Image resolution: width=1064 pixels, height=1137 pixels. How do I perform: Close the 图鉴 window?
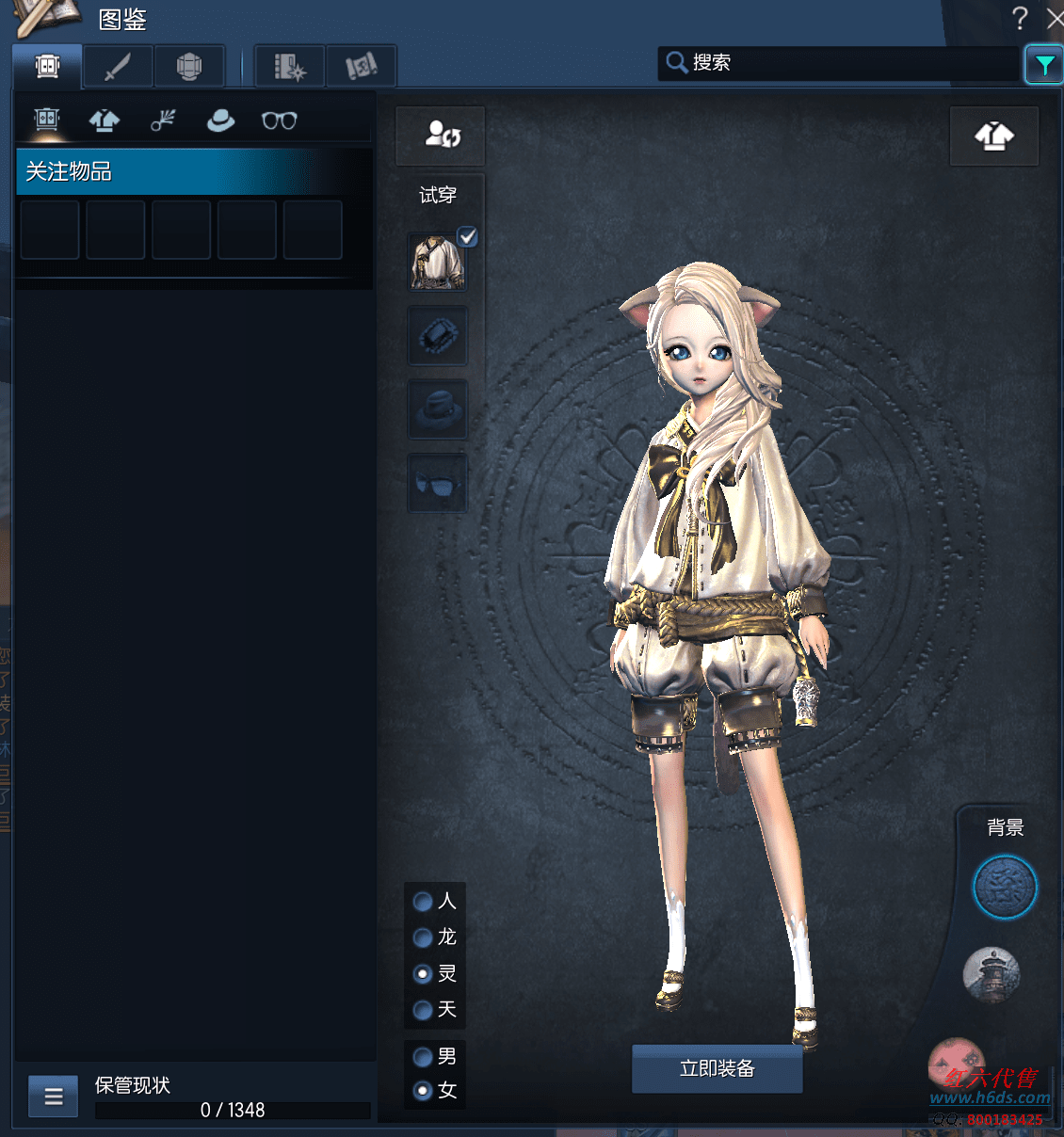[1055, 18]
